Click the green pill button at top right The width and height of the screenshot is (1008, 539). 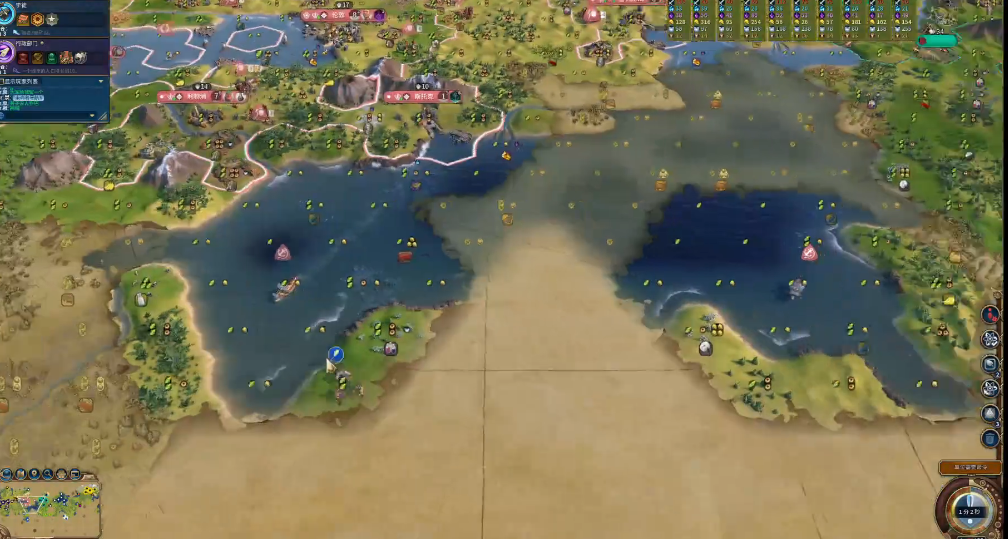(938, 41)
